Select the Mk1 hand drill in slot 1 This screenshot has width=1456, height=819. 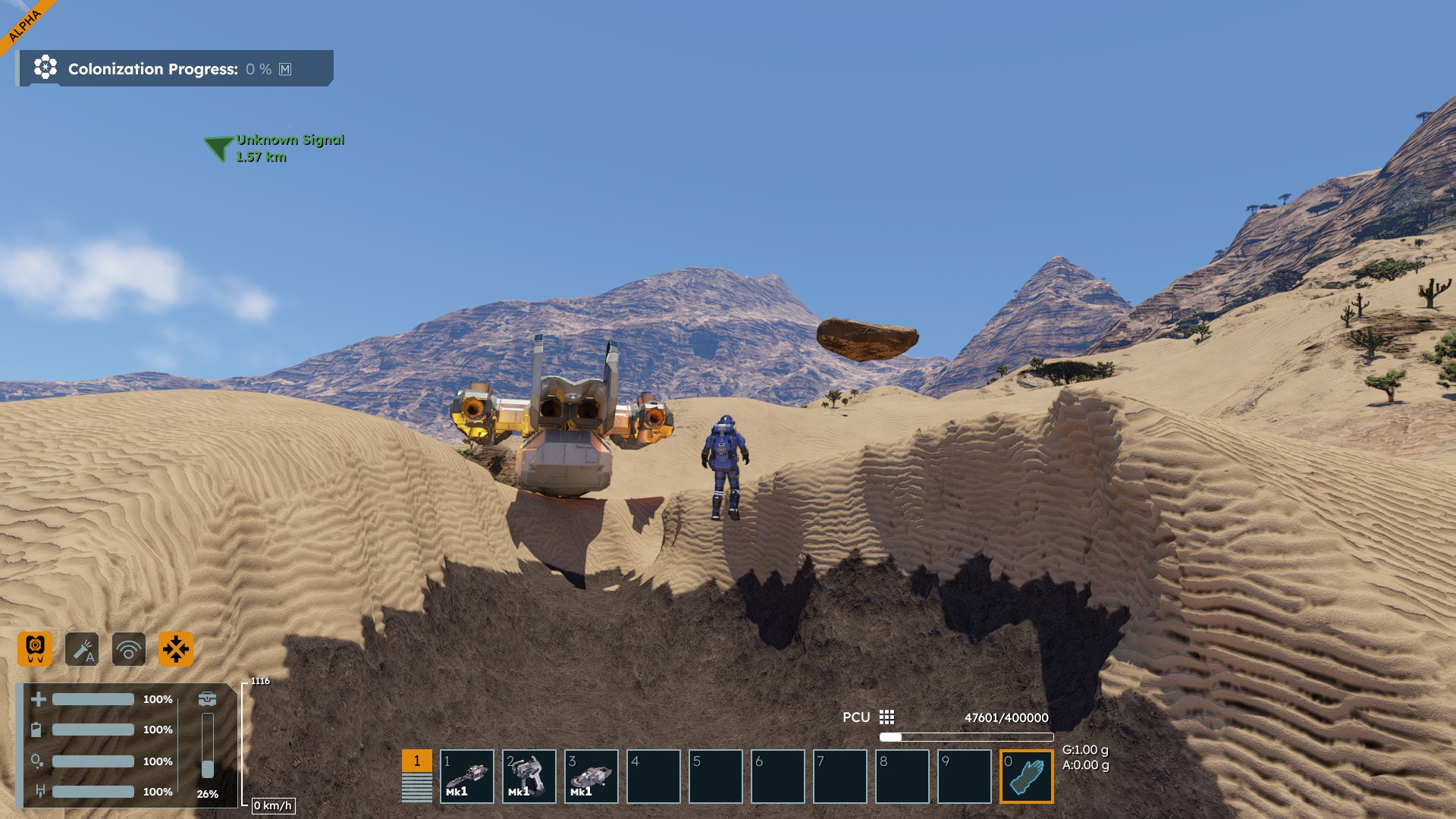click(x=467, y=777)
